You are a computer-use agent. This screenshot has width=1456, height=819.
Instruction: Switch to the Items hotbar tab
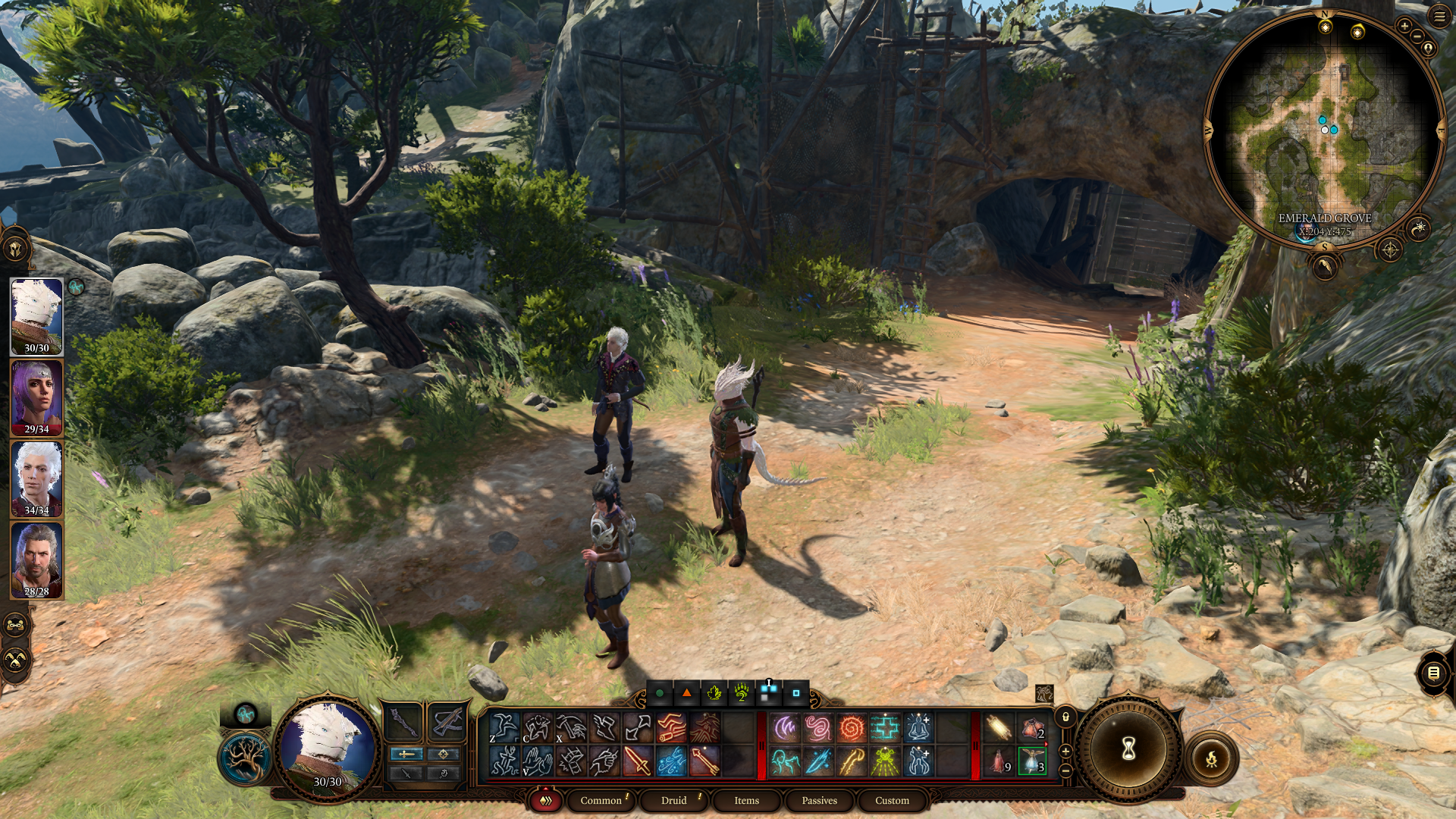[x=746, y=800]
